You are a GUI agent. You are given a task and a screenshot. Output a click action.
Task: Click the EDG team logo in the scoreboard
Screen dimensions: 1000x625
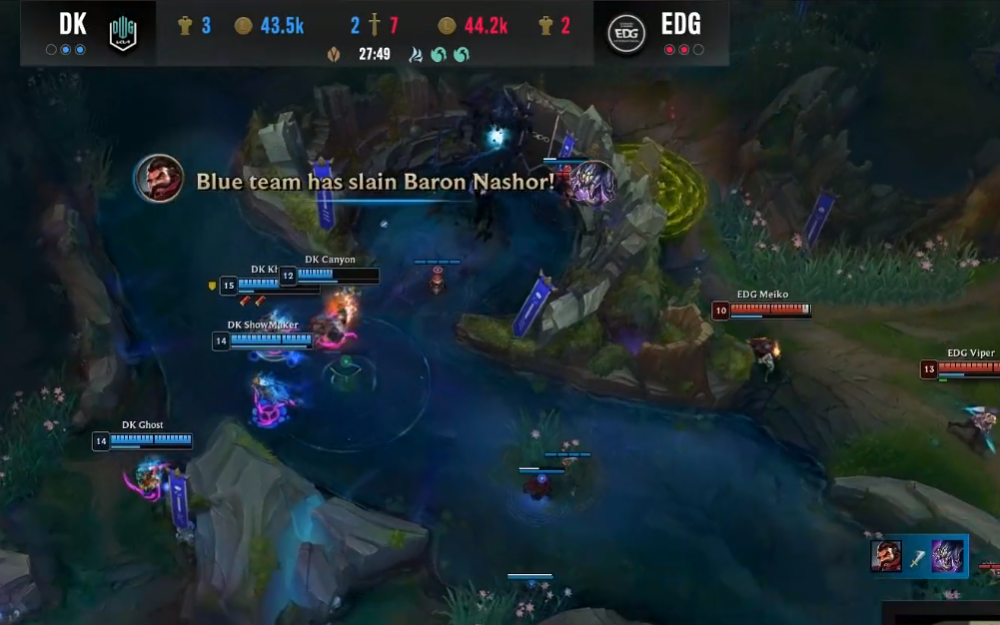click(627, 33)
